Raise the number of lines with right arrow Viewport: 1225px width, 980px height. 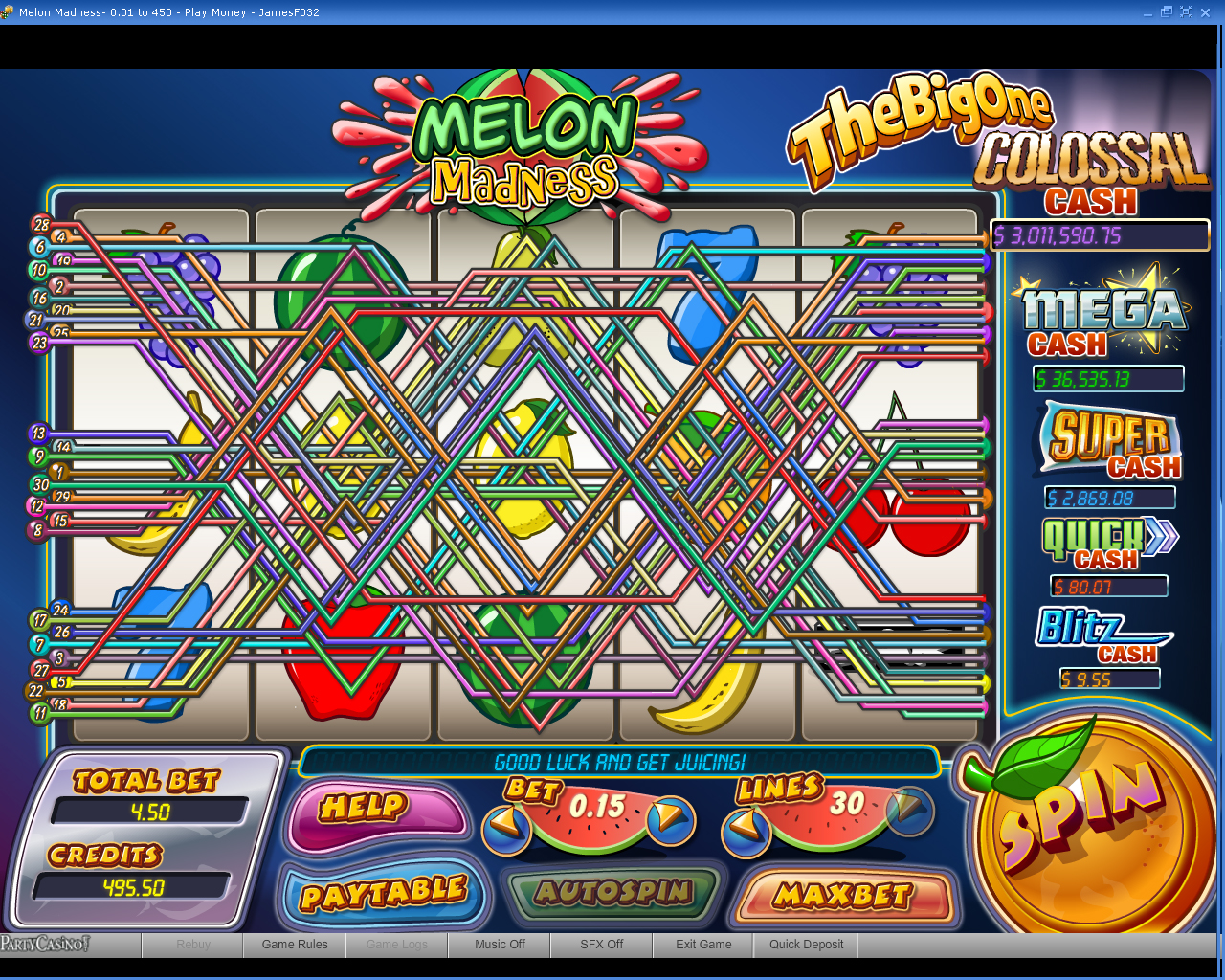[x=907, y=810]
